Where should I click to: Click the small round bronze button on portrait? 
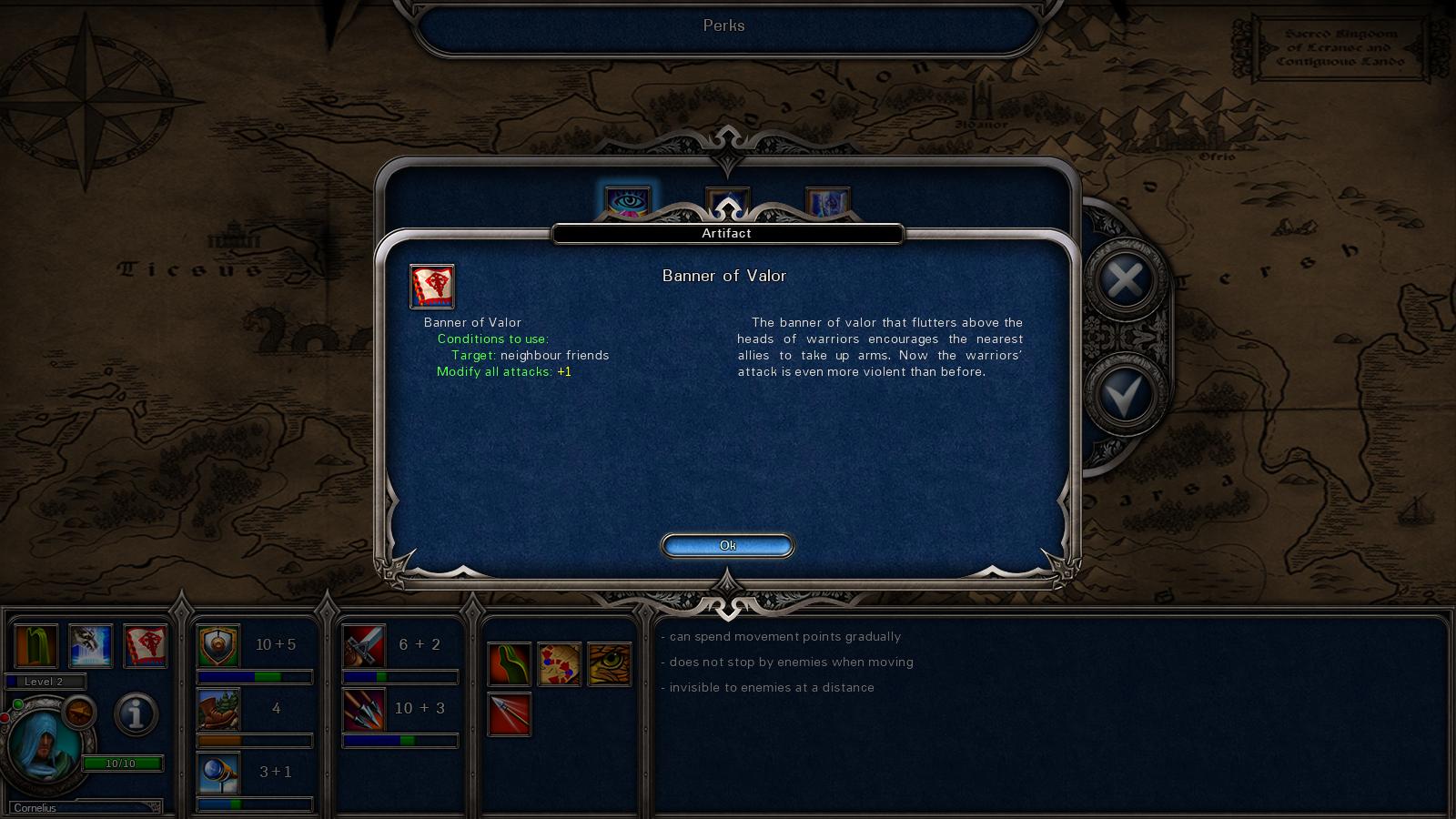pos(79,712)
